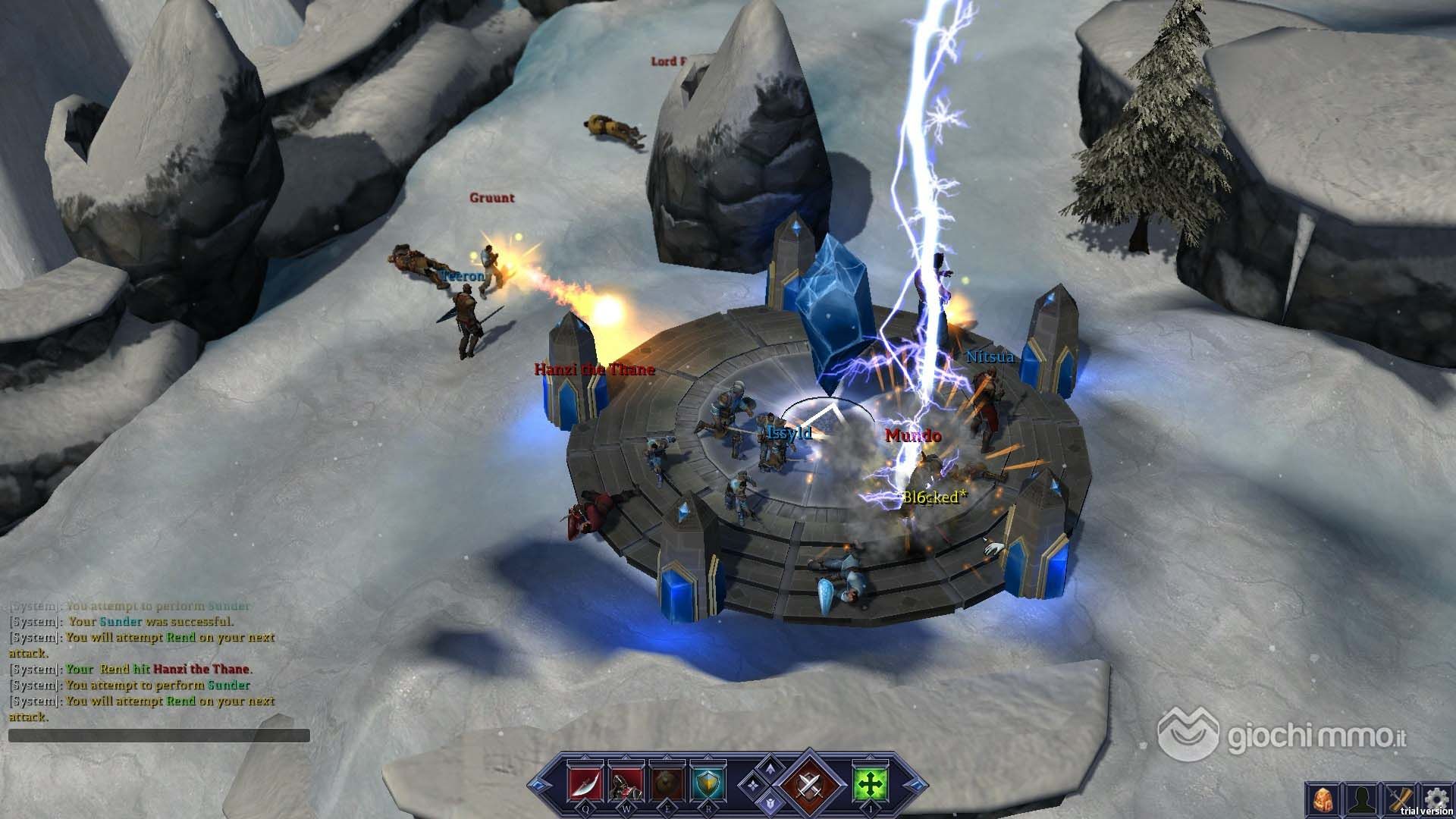
Task: Activate the curved blade ability on Q
Action: 584,783
